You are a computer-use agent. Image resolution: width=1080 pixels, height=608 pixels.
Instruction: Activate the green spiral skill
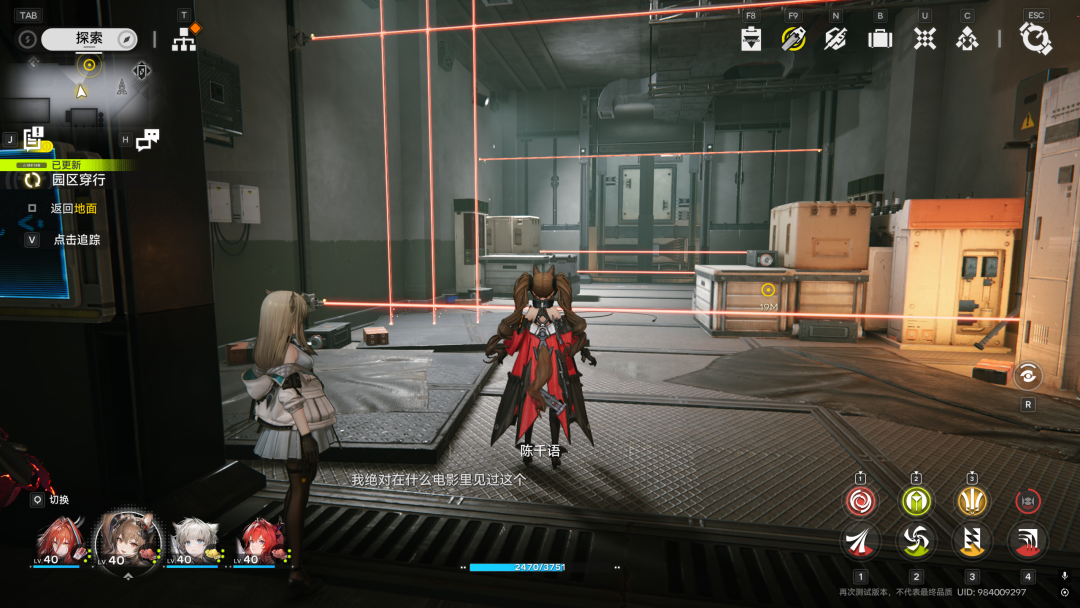pyautogui.click(x=916, y=541)
